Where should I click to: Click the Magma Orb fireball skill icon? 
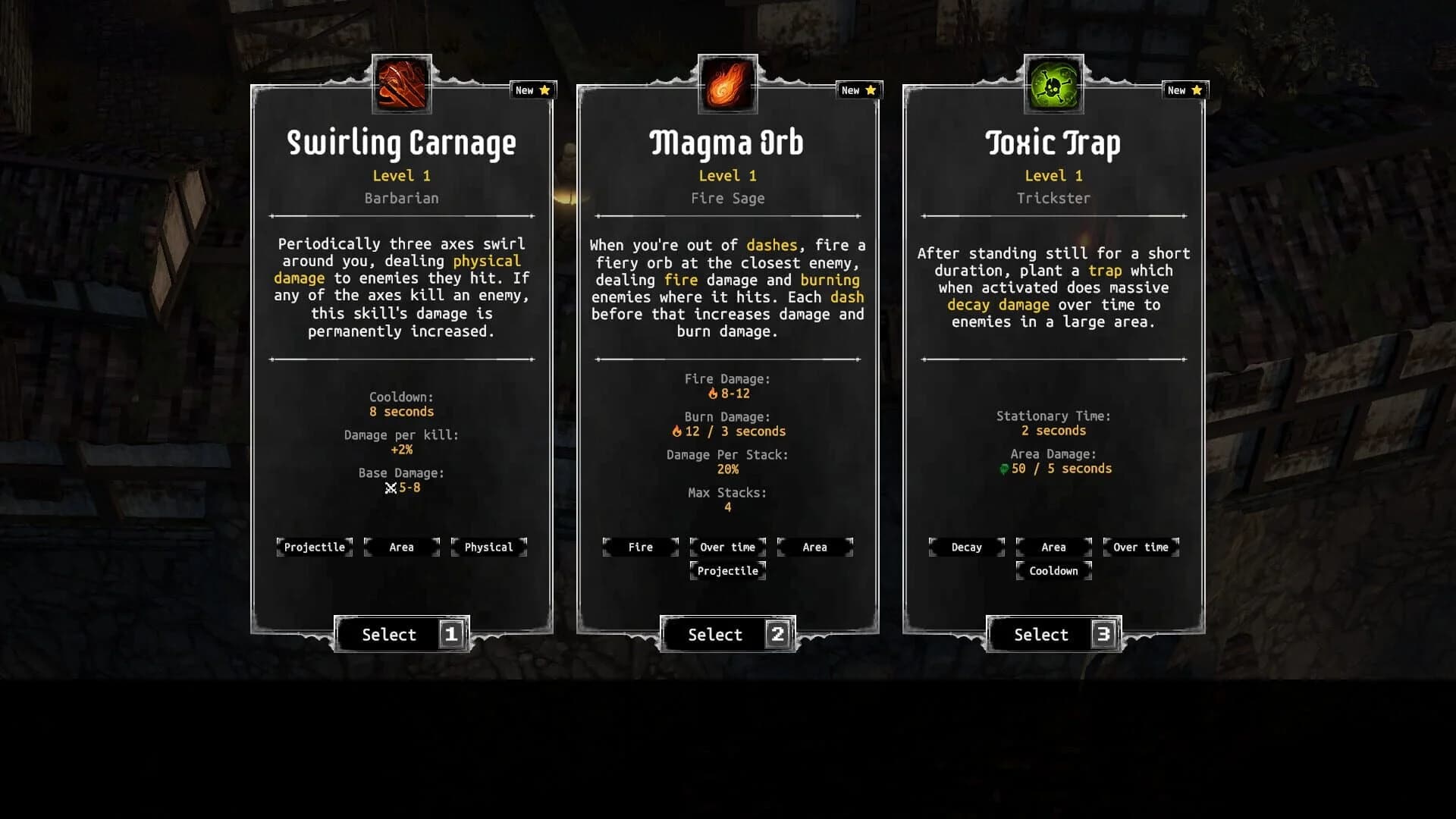pos(727,83)
